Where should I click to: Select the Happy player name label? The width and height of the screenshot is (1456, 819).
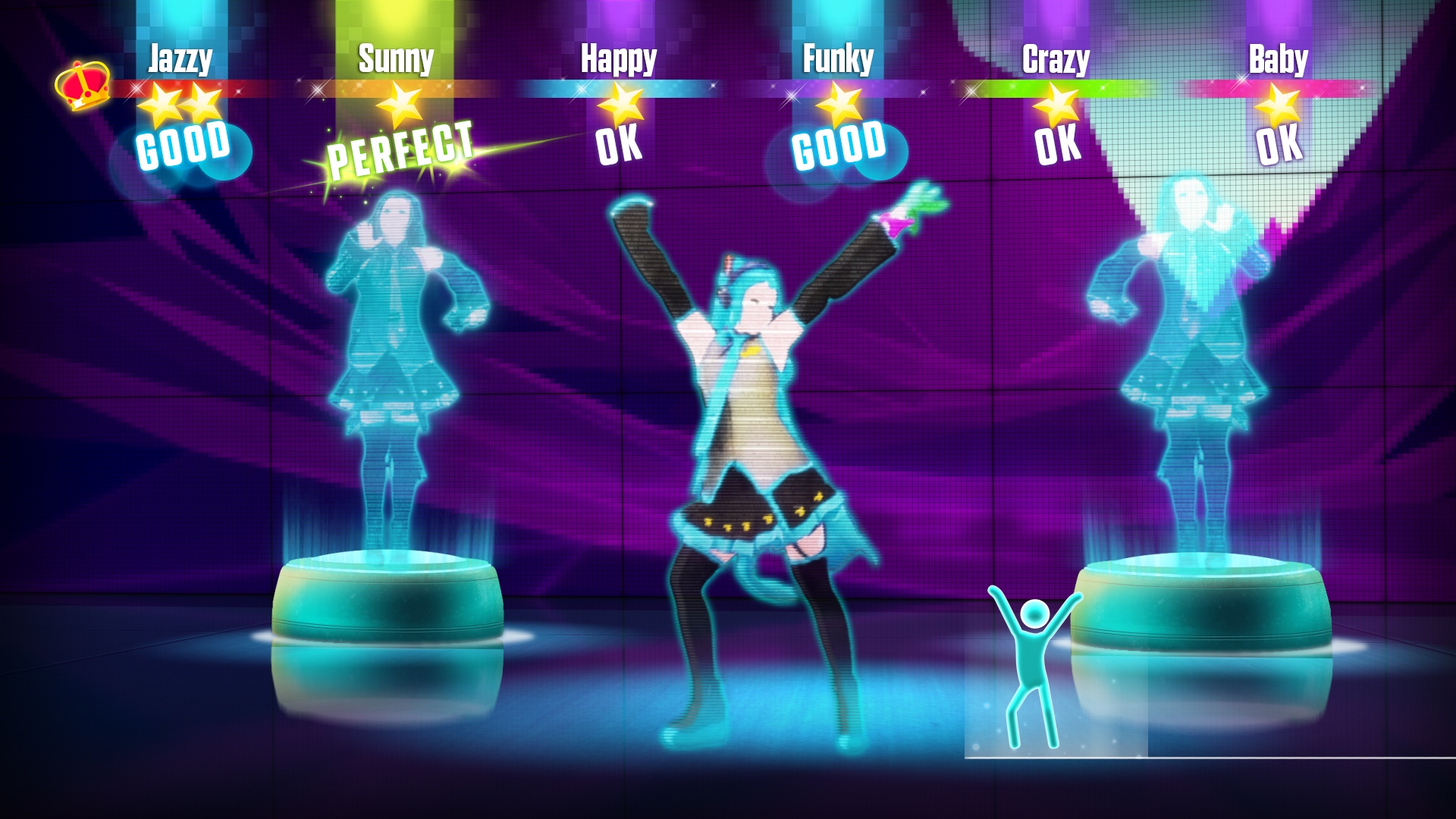pyautogui.click(x=618, y=57)
